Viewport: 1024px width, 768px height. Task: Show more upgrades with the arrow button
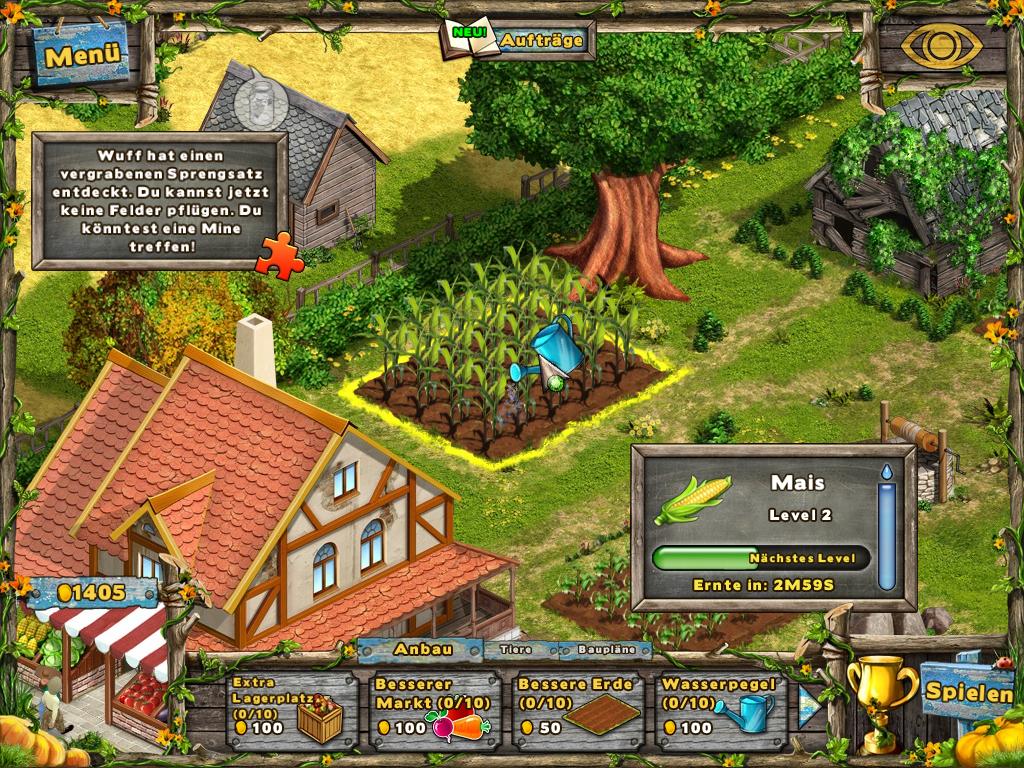click(809, 707)
